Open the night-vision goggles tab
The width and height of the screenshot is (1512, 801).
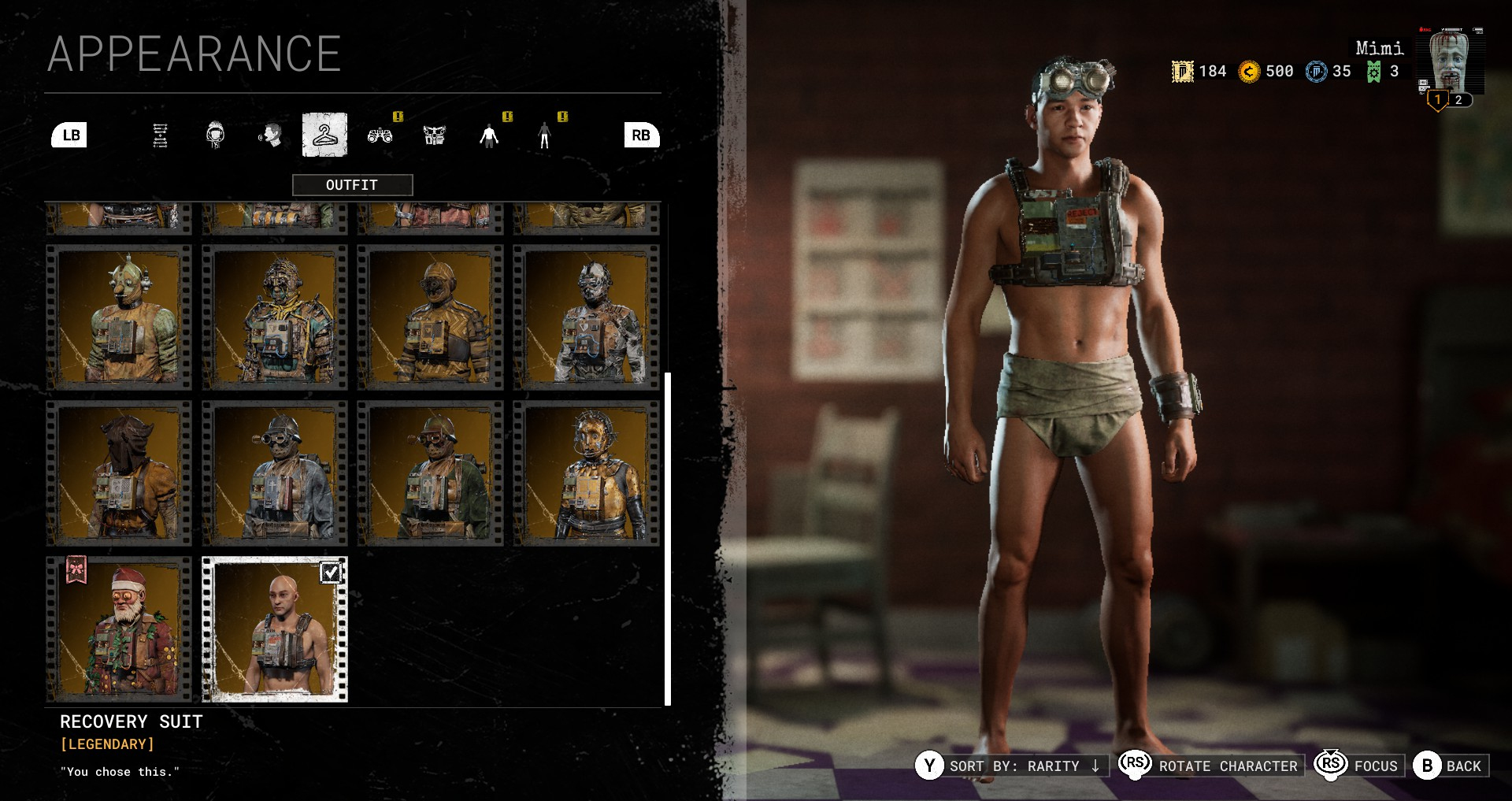point(380,135)
